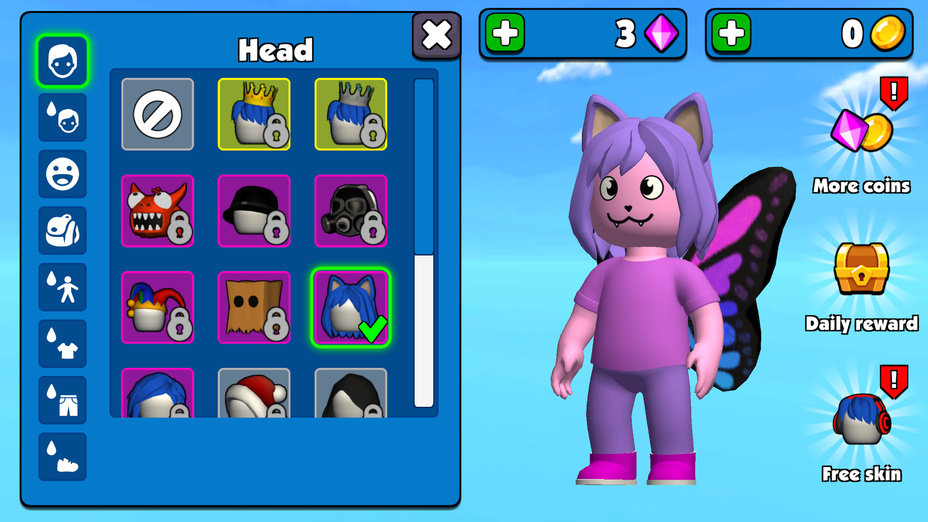Viewport: 928px width, 522px height.
Task: Choose the Santa hat head
Action: point(254,393)
